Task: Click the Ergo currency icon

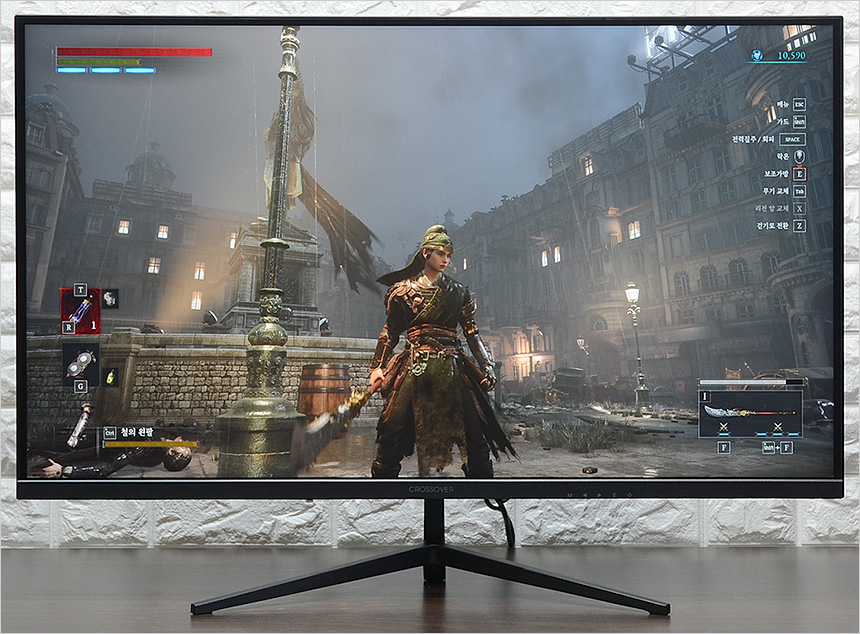Action: click(x=757, y=56)
